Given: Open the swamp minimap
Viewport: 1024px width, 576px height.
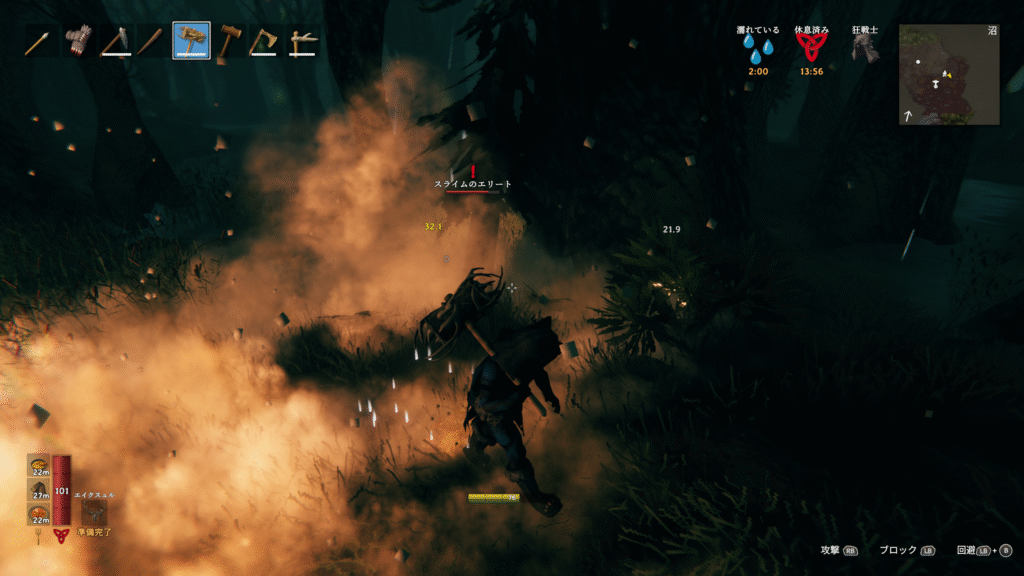Looking at the screenshot, I should tap(948, 75).
